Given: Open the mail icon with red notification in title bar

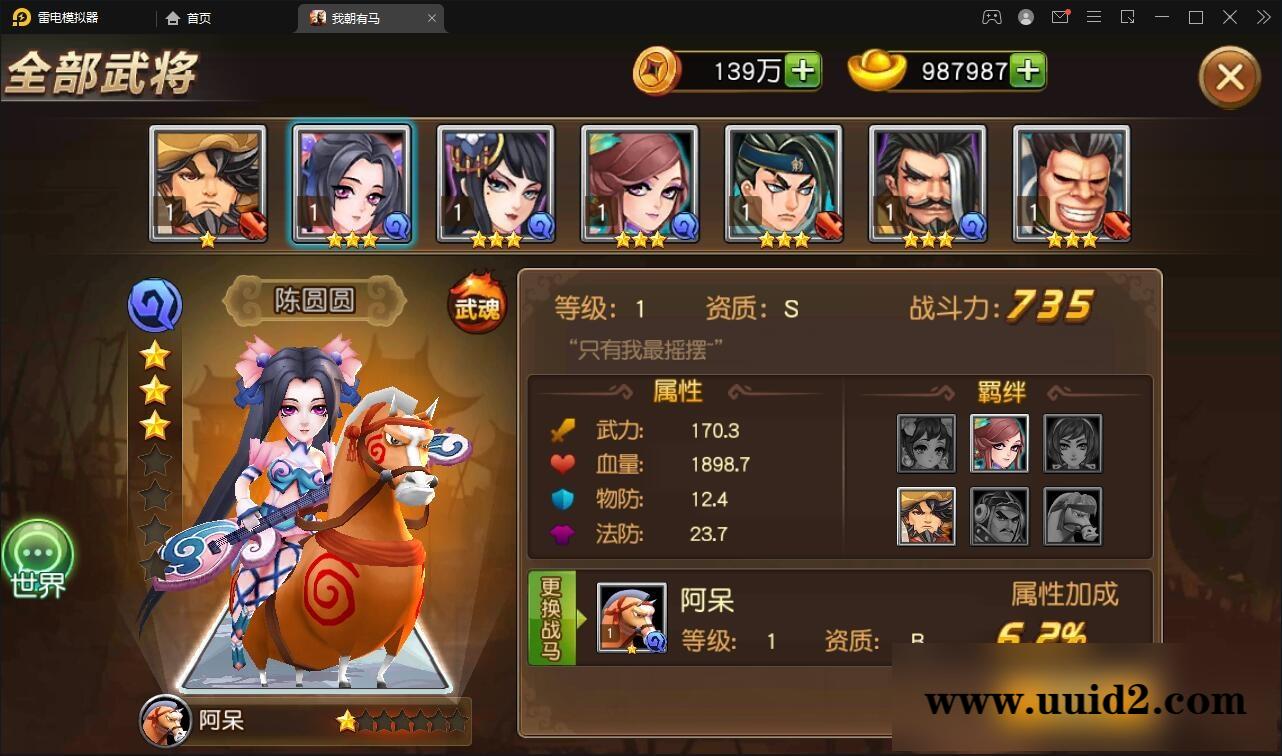Looking at the screenshot, I should 1062,17.
